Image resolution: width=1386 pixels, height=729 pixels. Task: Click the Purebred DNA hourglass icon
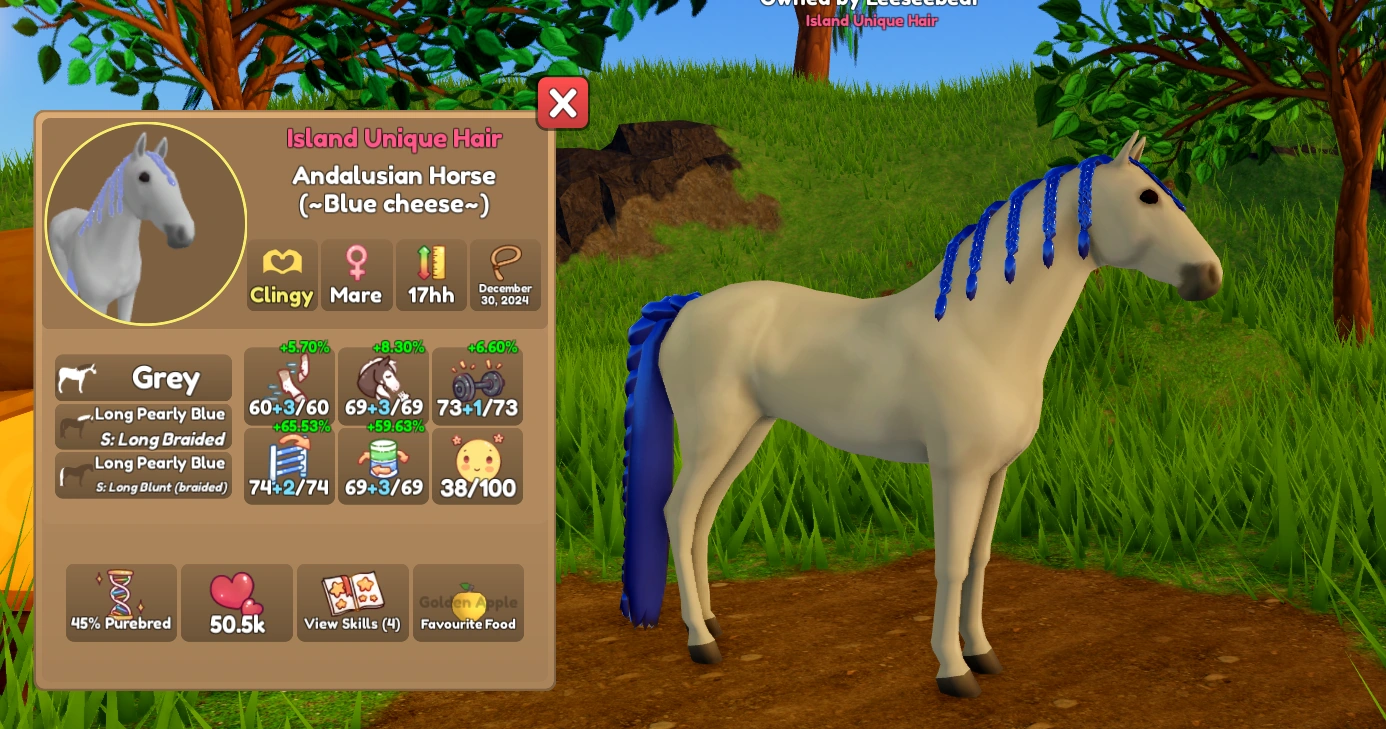[121, 602]
